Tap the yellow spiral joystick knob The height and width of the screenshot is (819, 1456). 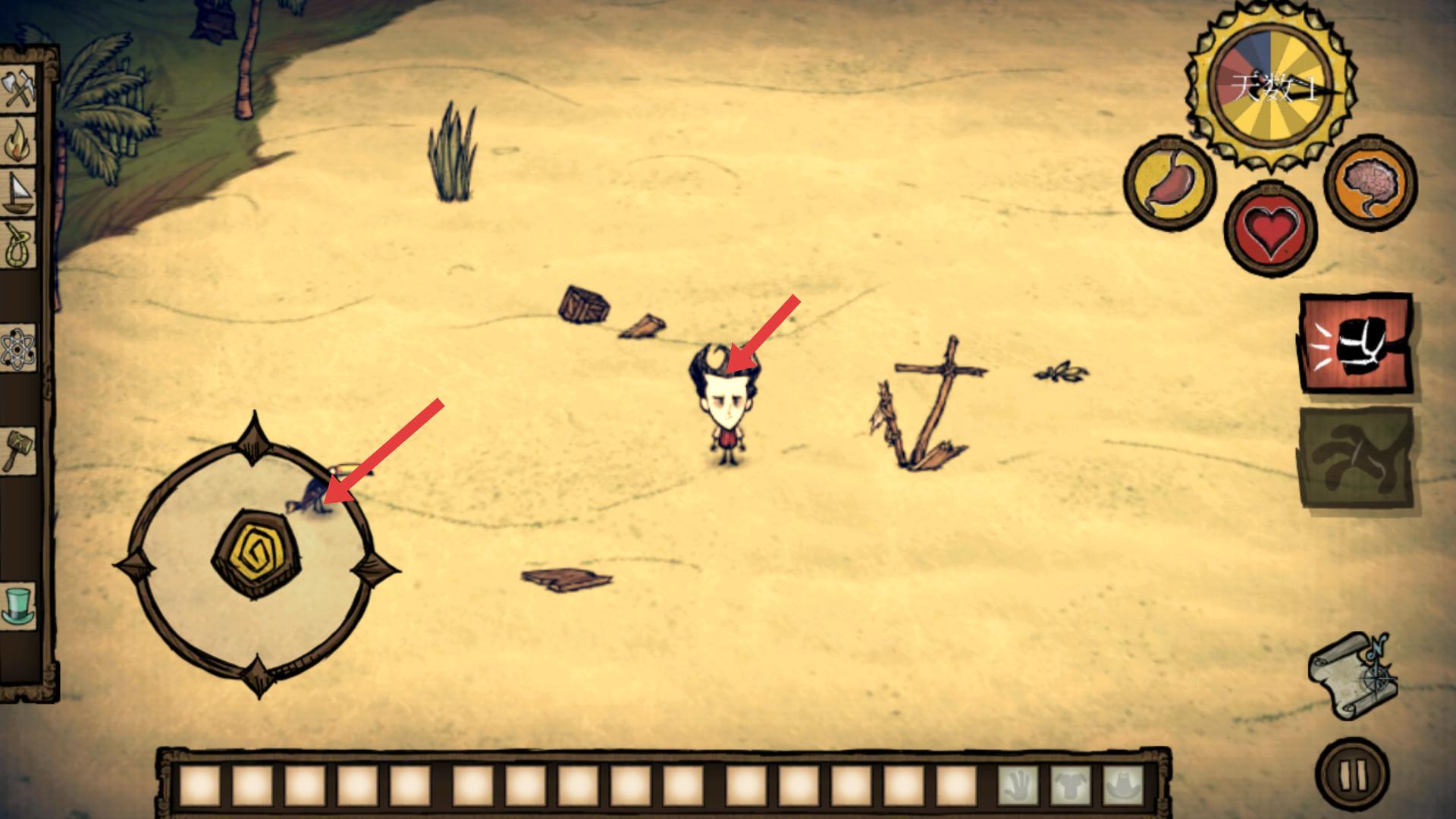click(x=257, y=554)
